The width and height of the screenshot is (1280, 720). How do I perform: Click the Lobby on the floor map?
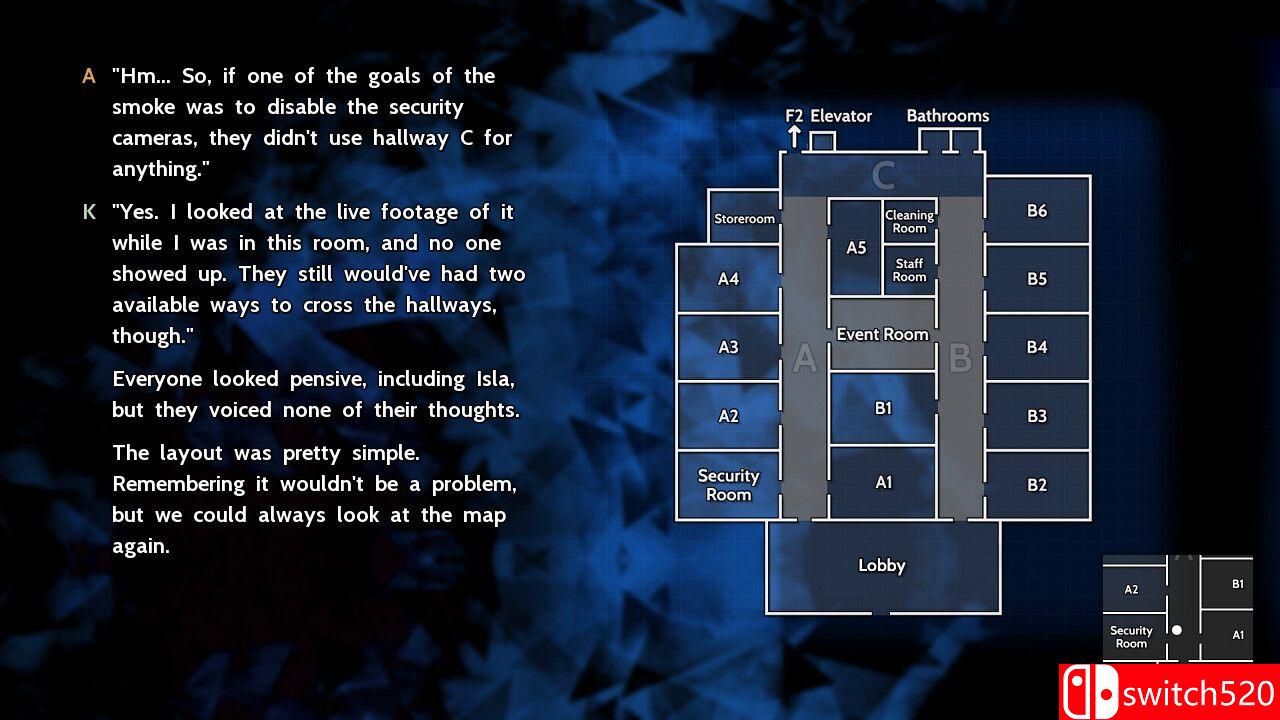[883, 565]
